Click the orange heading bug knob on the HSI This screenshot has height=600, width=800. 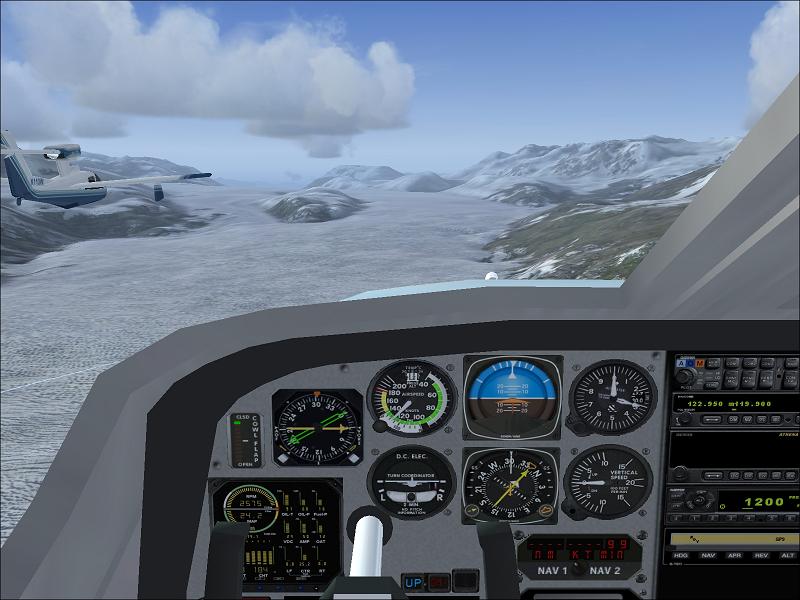546,510
